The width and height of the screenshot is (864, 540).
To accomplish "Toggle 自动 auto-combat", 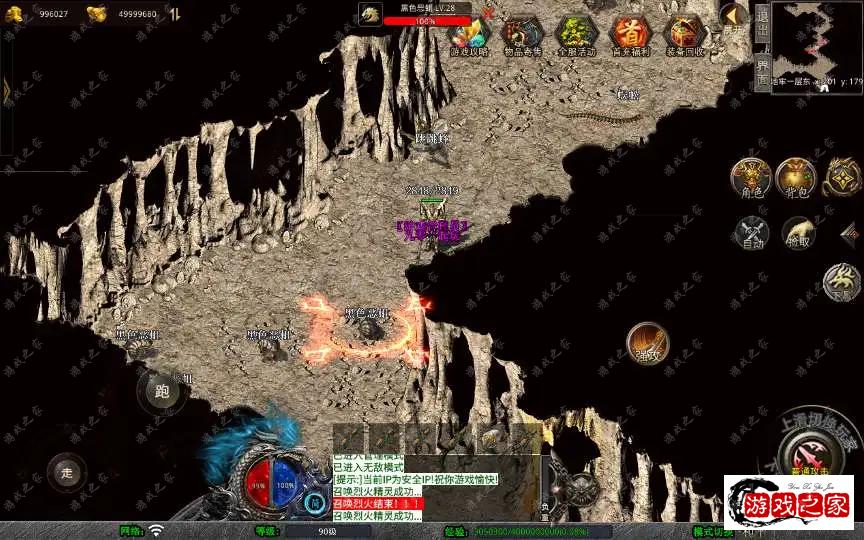I will [751, 234].
